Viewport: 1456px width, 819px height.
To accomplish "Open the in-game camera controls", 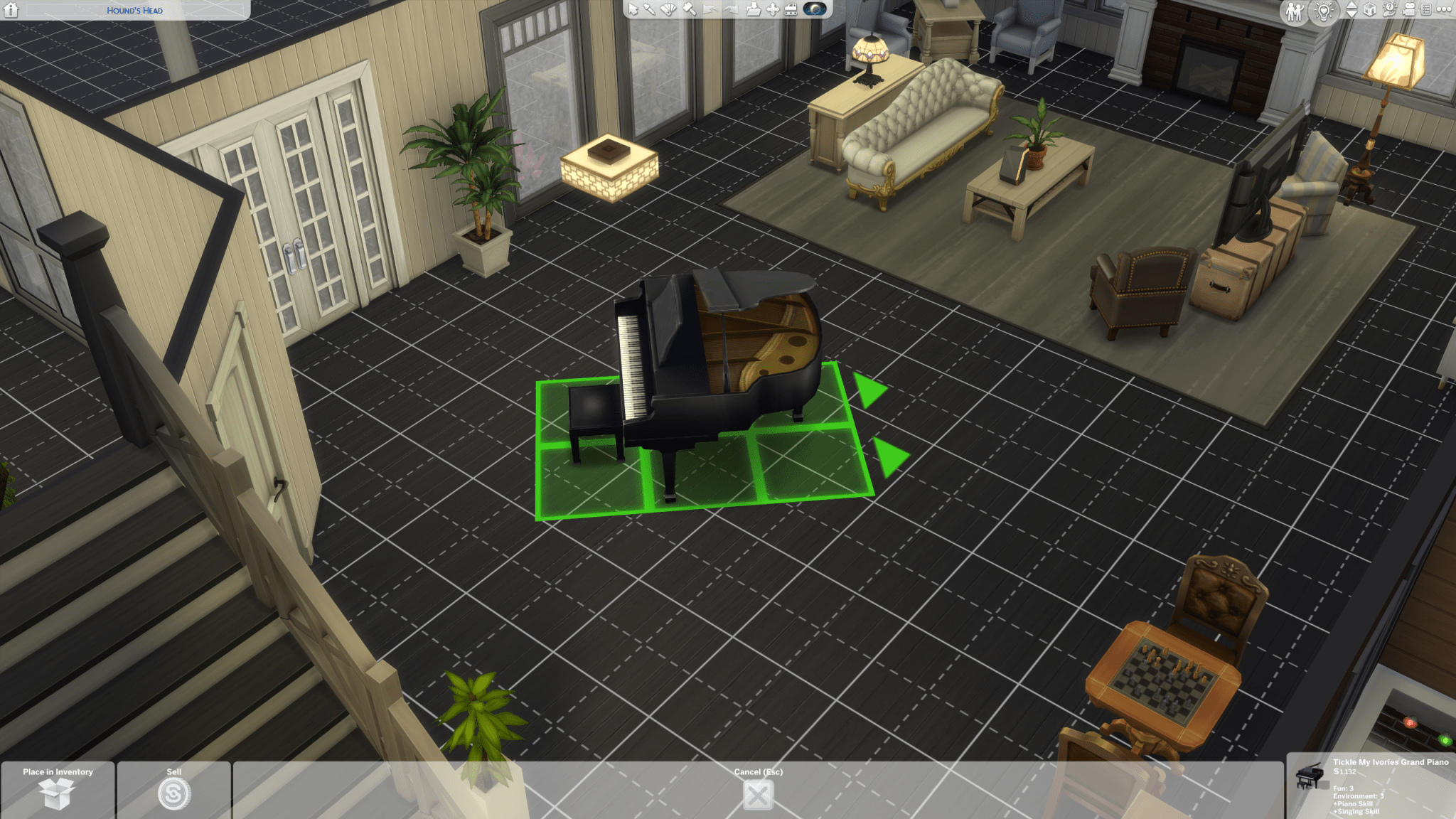I will point(1409,11).
